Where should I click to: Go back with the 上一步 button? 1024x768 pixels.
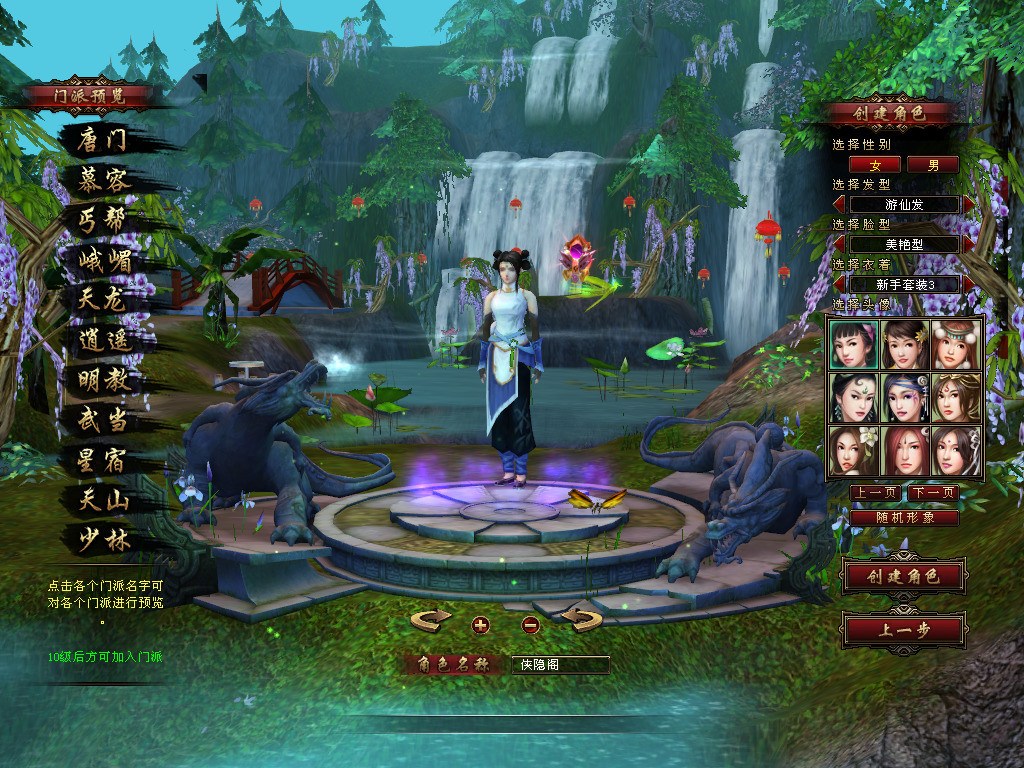pos(903,631)
